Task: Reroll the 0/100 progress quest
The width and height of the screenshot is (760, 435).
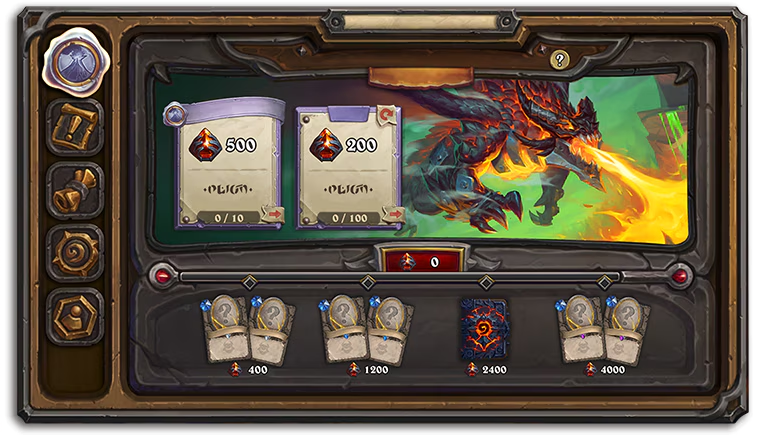Action: pyautogui.click(x=393, y=214)
